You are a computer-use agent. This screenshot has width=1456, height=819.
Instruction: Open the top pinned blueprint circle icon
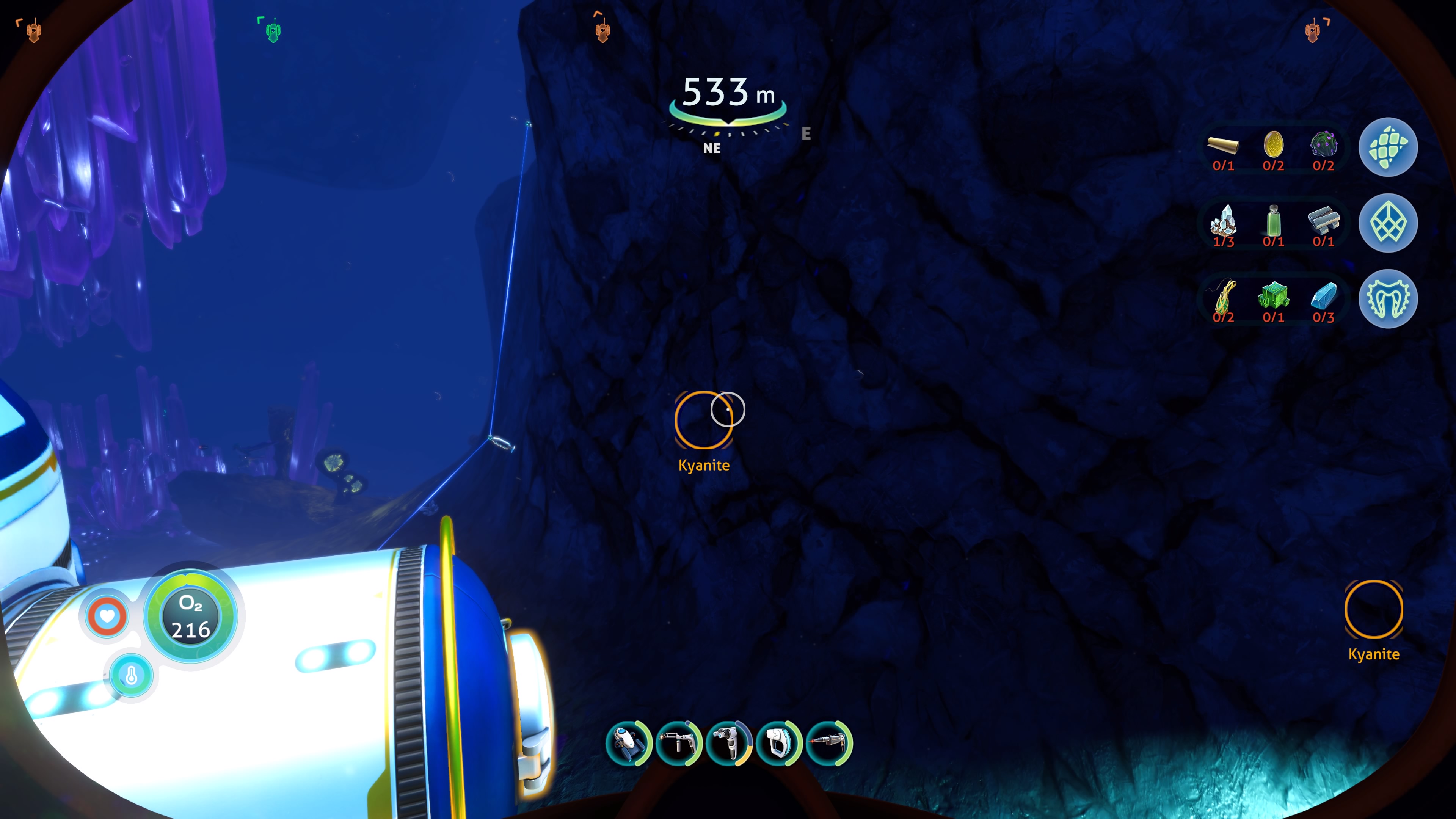(1388, 147)
